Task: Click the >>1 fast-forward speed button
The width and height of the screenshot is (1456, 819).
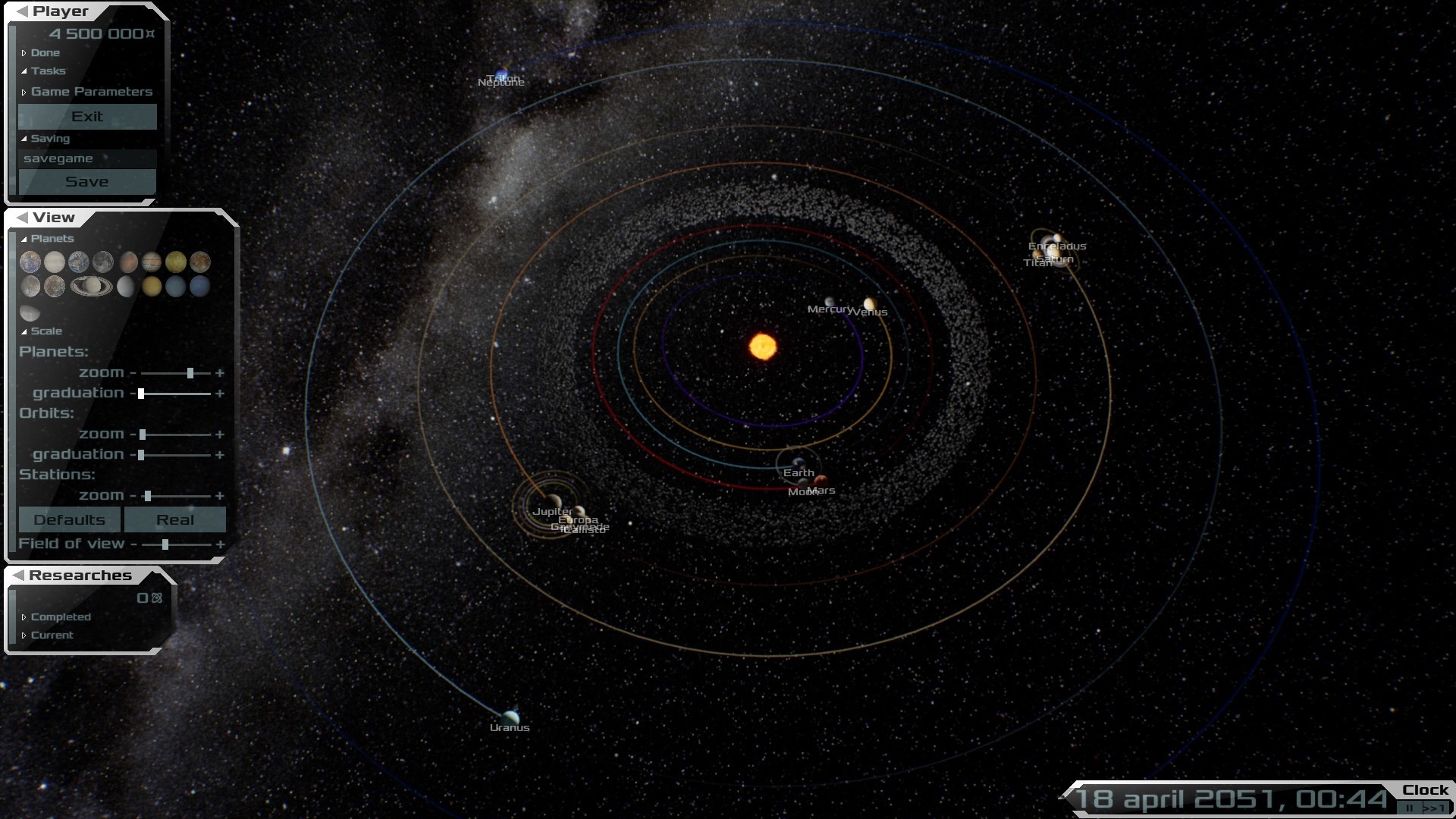Action: tap(1433, 808)
